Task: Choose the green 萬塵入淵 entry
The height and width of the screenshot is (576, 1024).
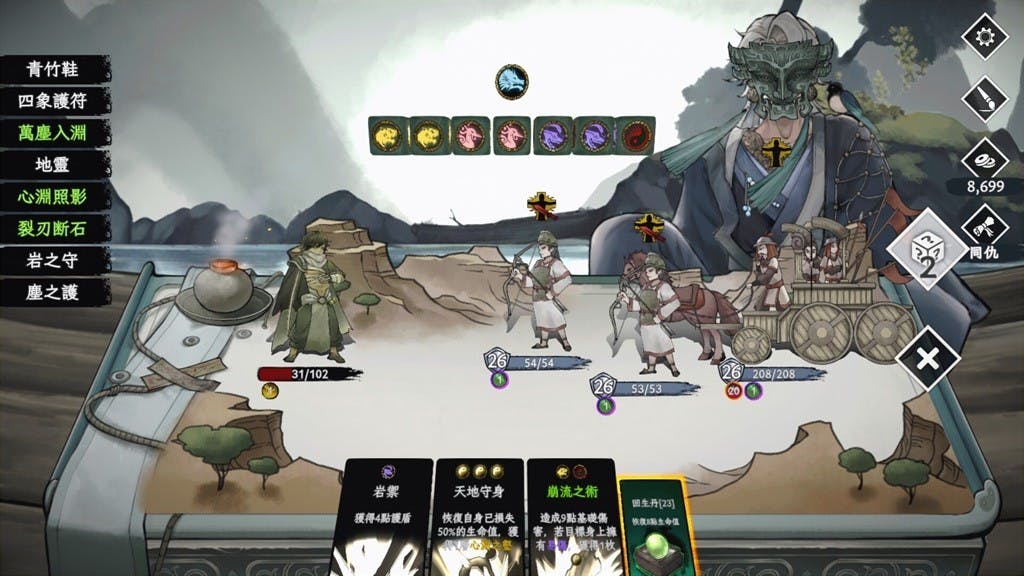Action: [55, 133]
